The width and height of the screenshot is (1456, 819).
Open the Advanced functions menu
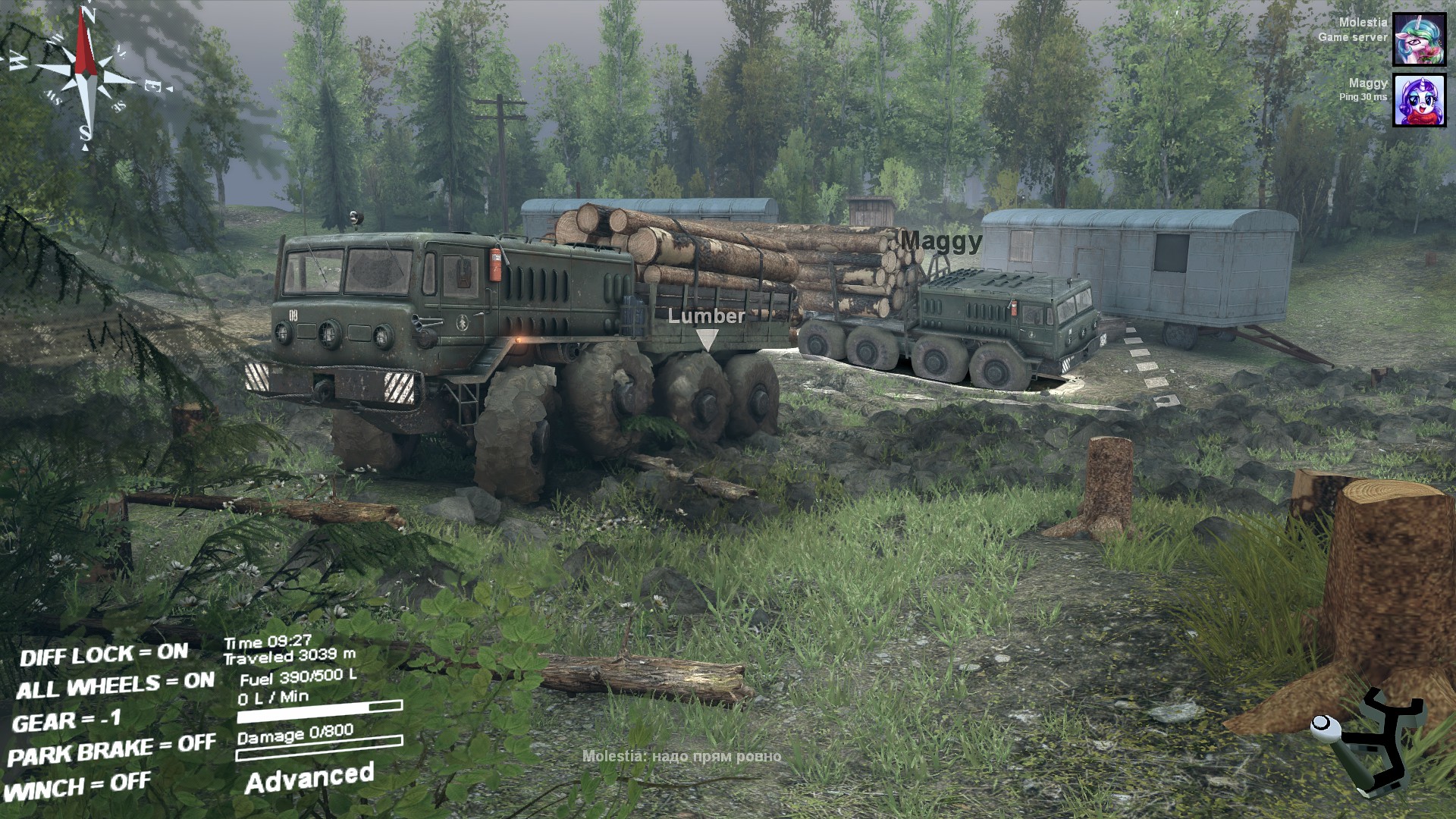tap(309, 779)
